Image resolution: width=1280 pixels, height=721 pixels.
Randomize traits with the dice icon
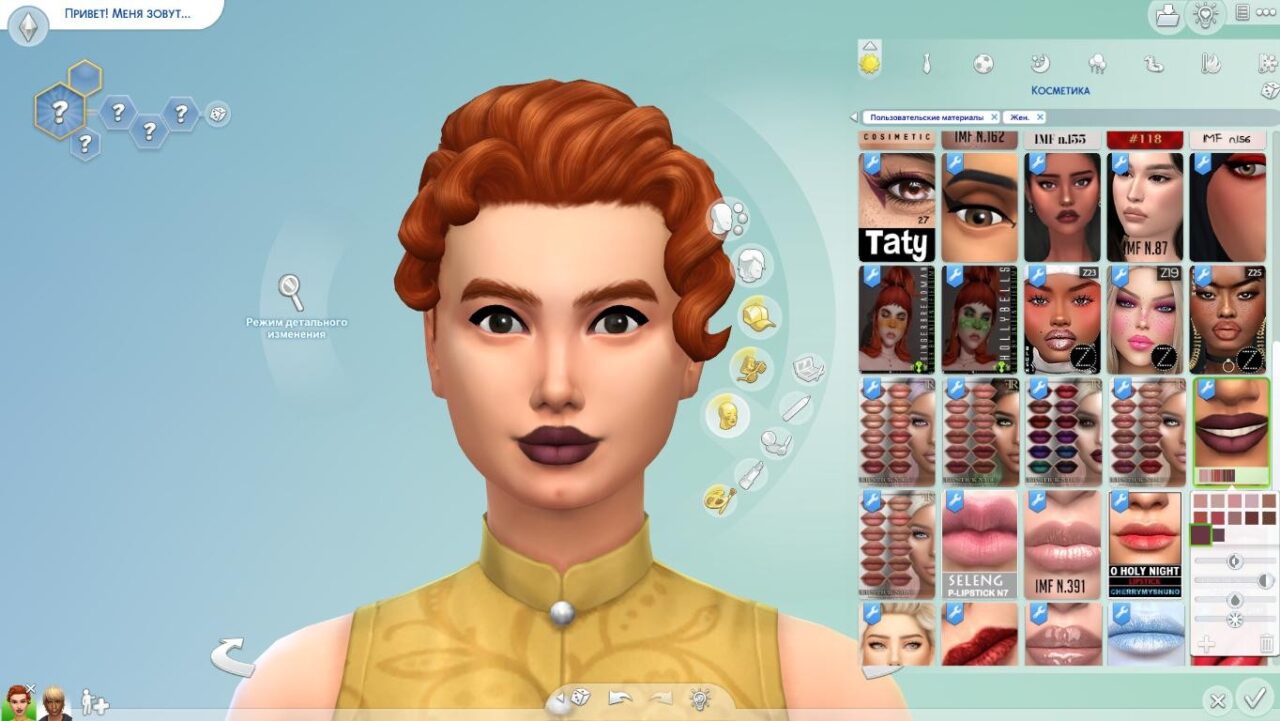[217, 114]
